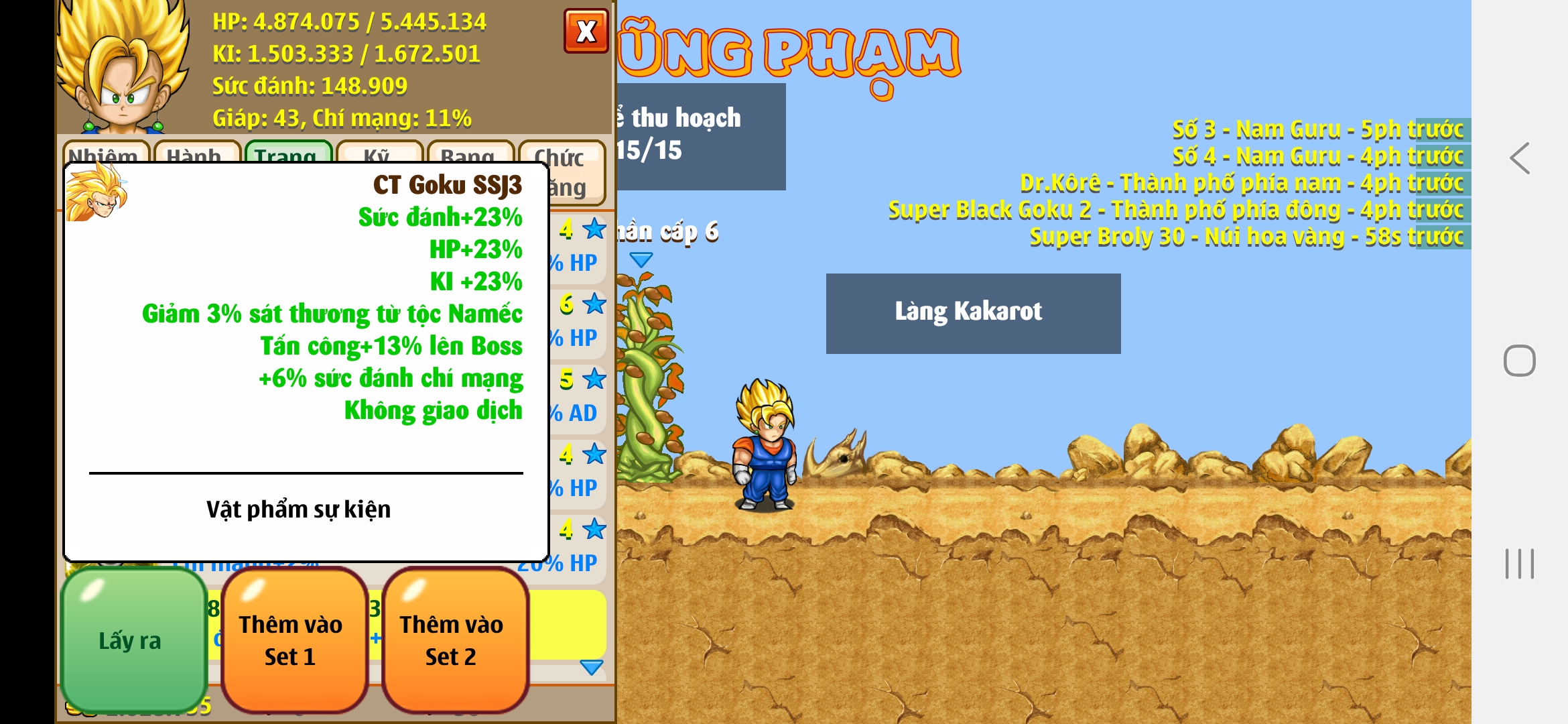
Task: Tap the Android back arrow
Action: tap(1519, 159)
